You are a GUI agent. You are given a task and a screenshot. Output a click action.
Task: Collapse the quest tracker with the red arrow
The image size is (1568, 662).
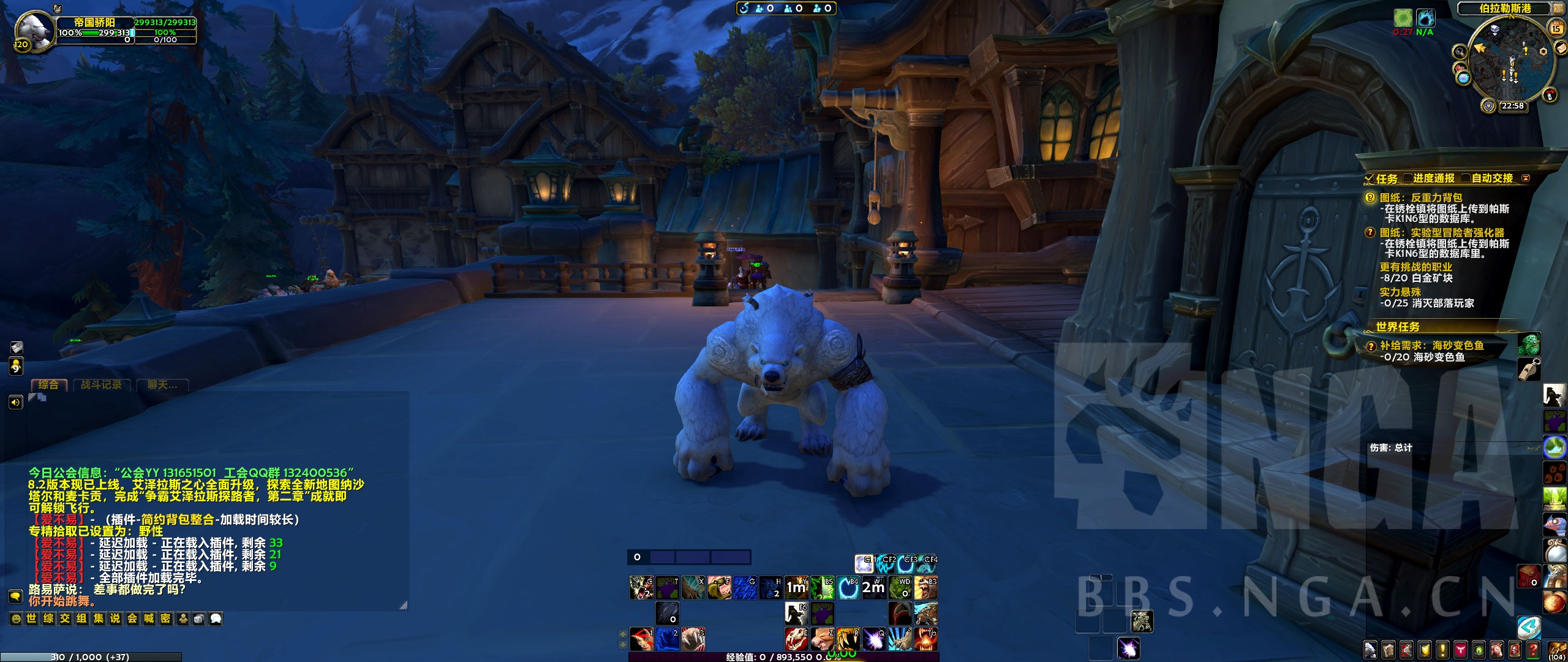click(x=1526, y=178)
